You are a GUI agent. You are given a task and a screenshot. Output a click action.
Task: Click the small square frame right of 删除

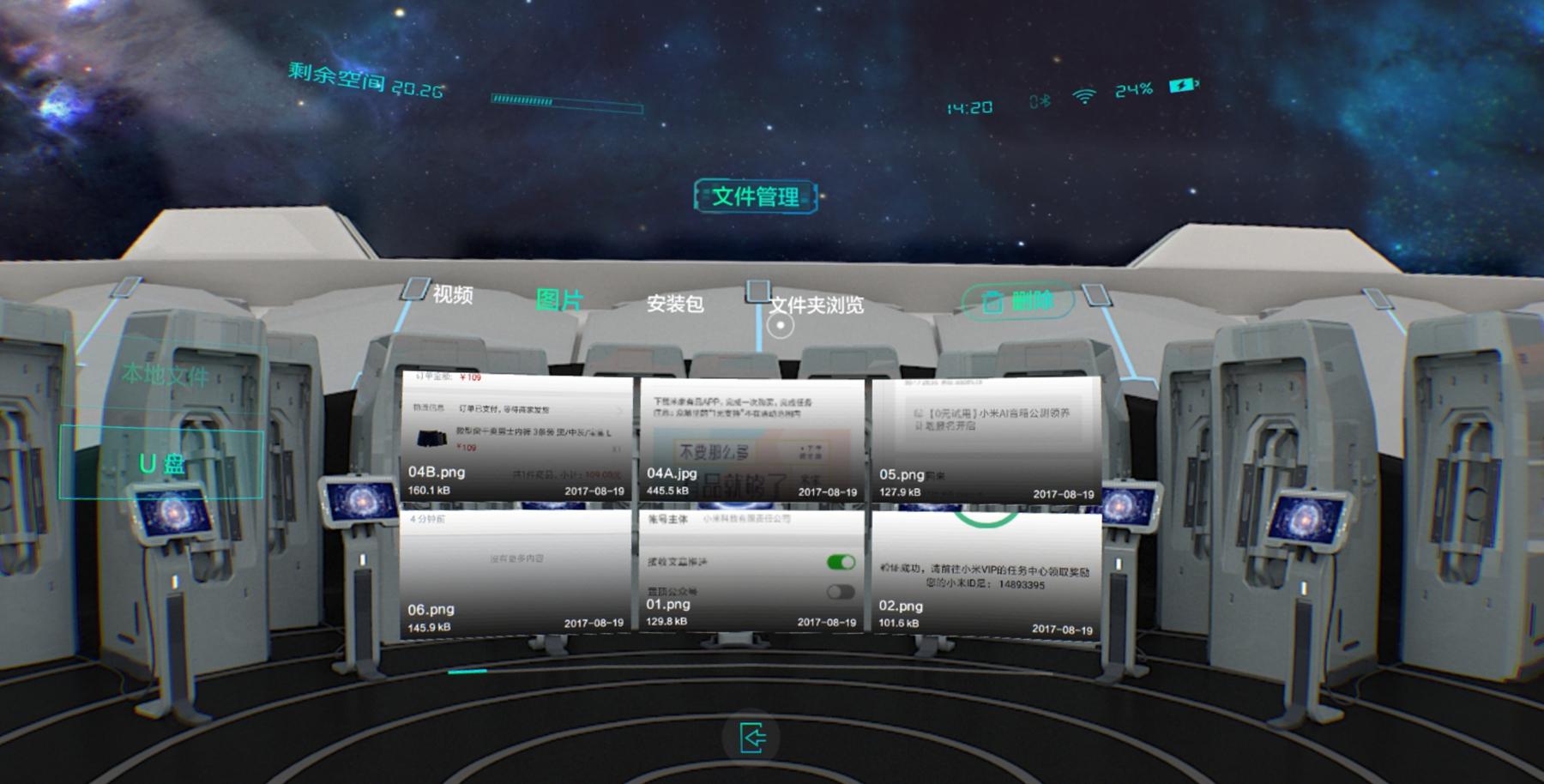tap(1095, 295)
